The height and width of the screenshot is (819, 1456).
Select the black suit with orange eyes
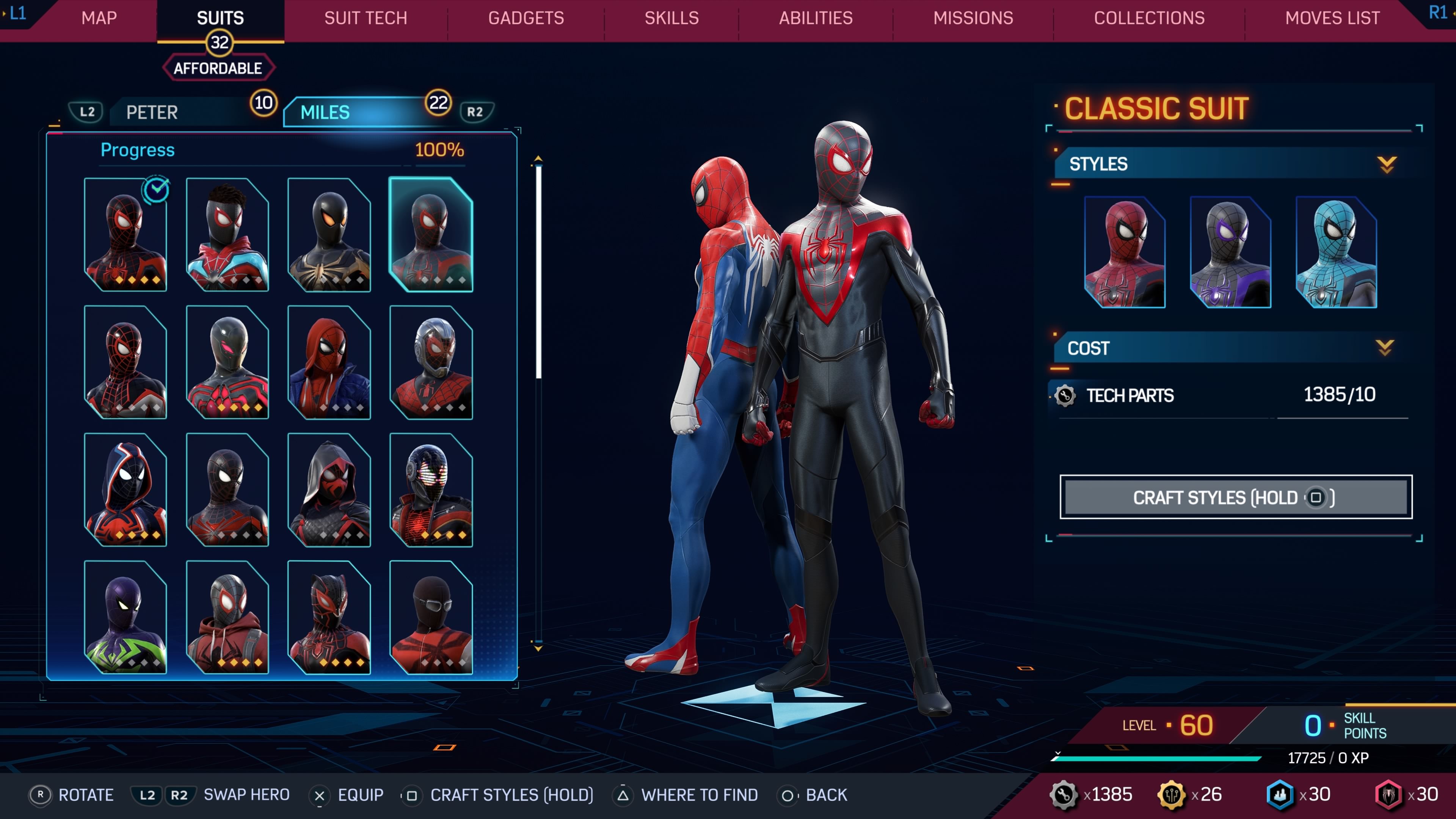point(329,235)
